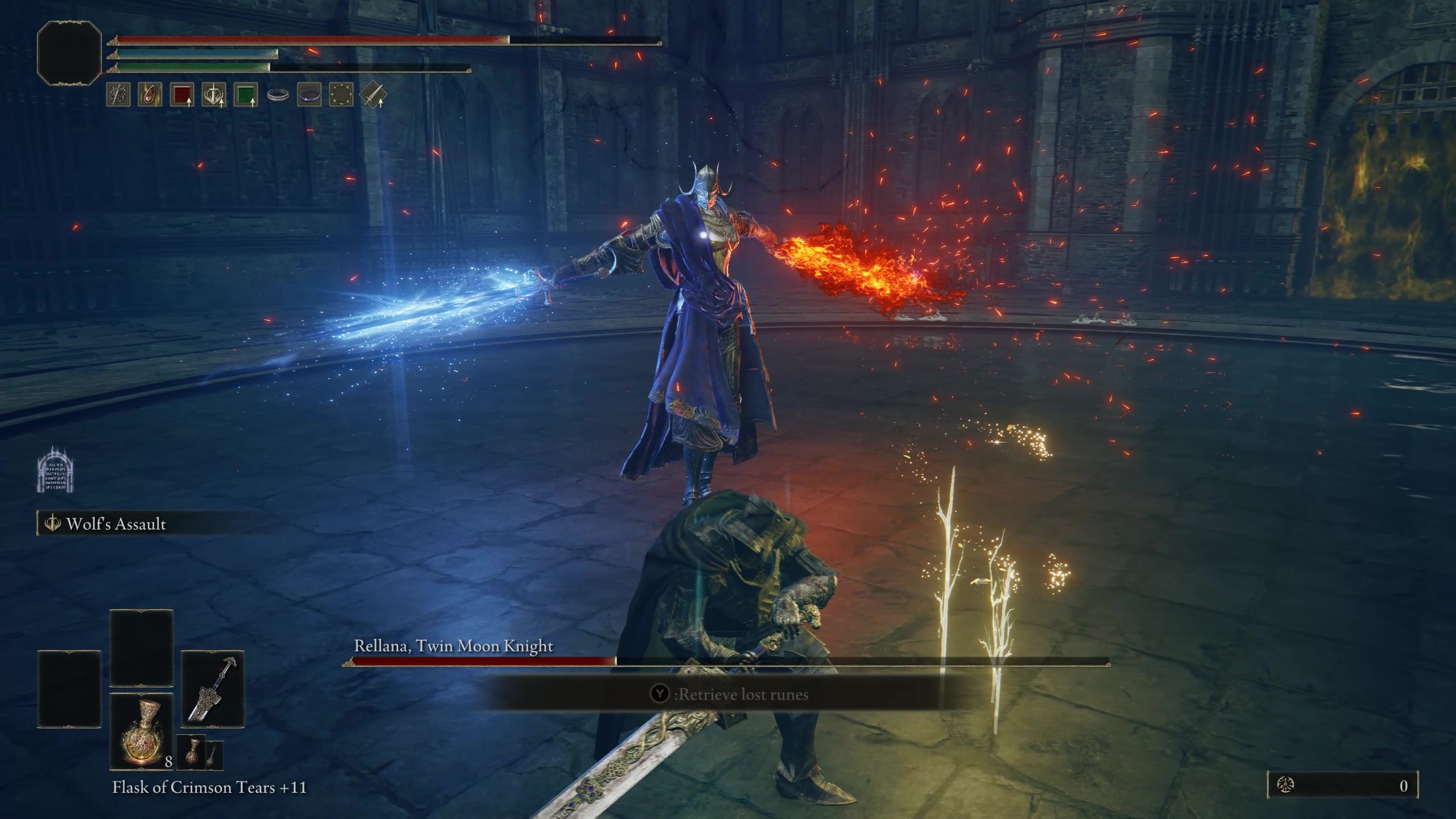This screenshot has width=1456, height=819.
Task: Check the diamond sword buff icon
Action: (x=373, y=95)
